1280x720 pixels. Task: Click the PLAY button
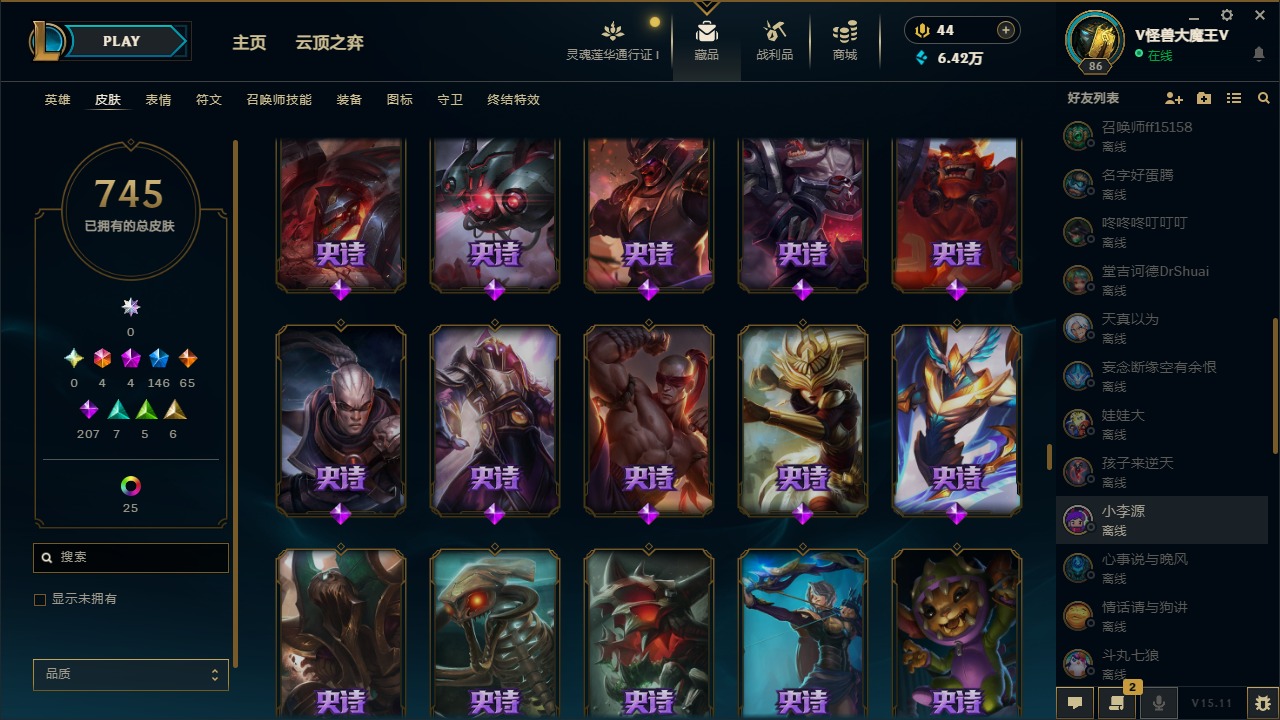pos(120,41)
